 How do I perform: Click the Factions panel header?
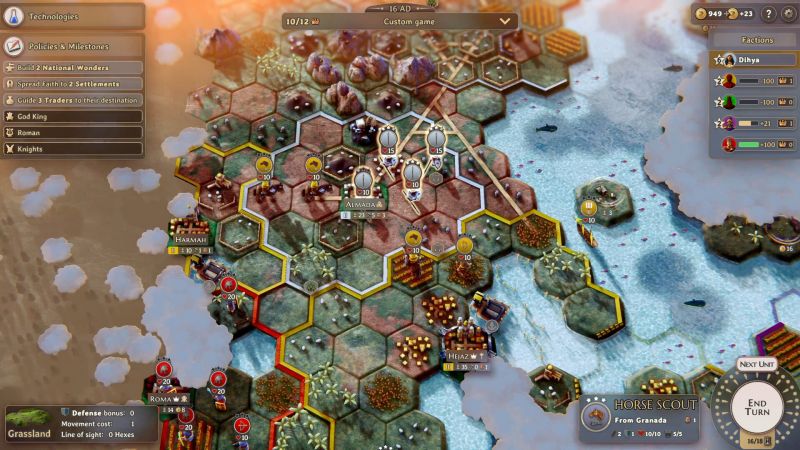pyautogui.click(x=757, y=40)
